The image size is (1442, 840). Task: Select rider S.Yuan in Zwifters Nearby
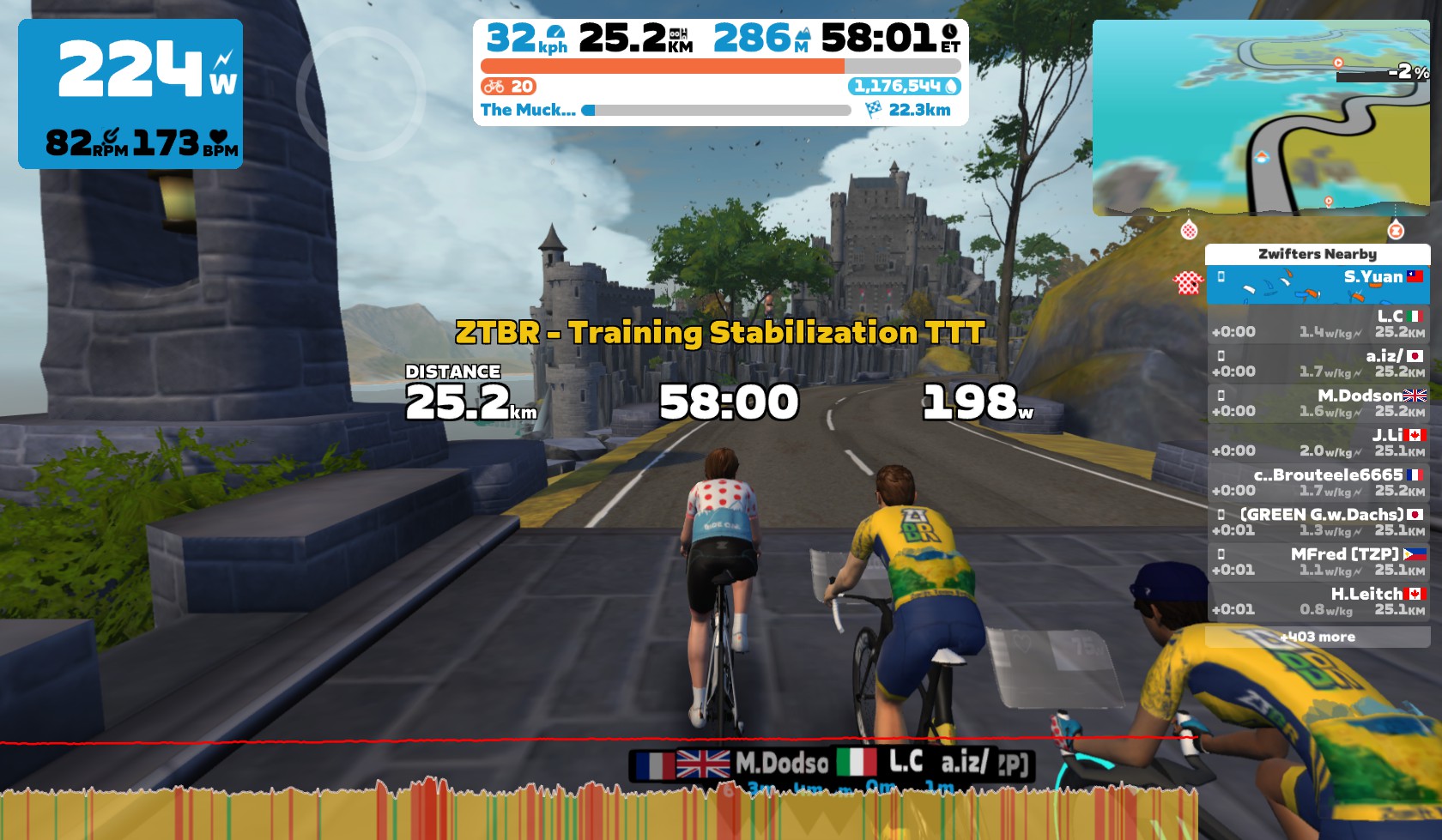pyautogui.click(x=1318, y=285)
